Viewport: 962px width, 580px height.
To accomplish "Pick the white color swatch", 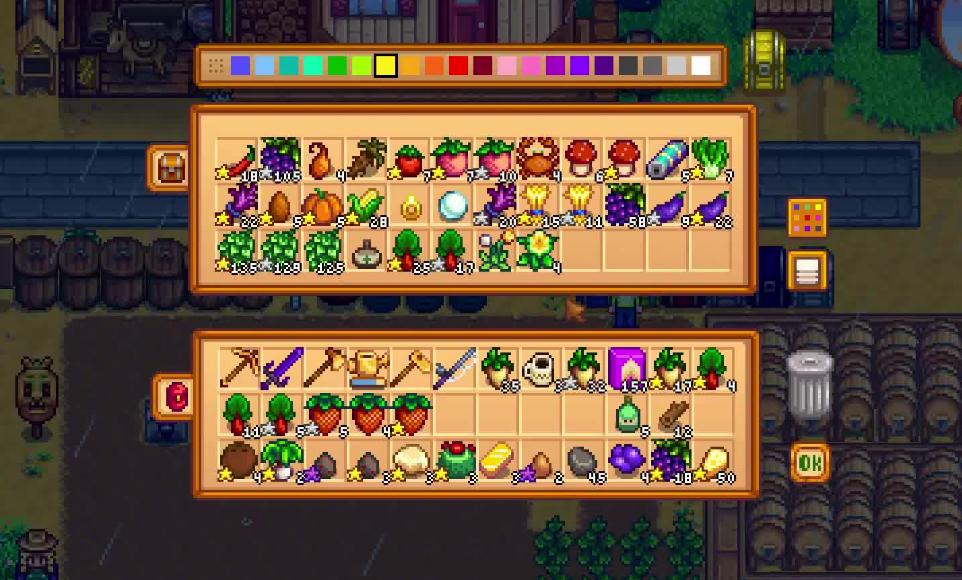I will pos(701,66).
